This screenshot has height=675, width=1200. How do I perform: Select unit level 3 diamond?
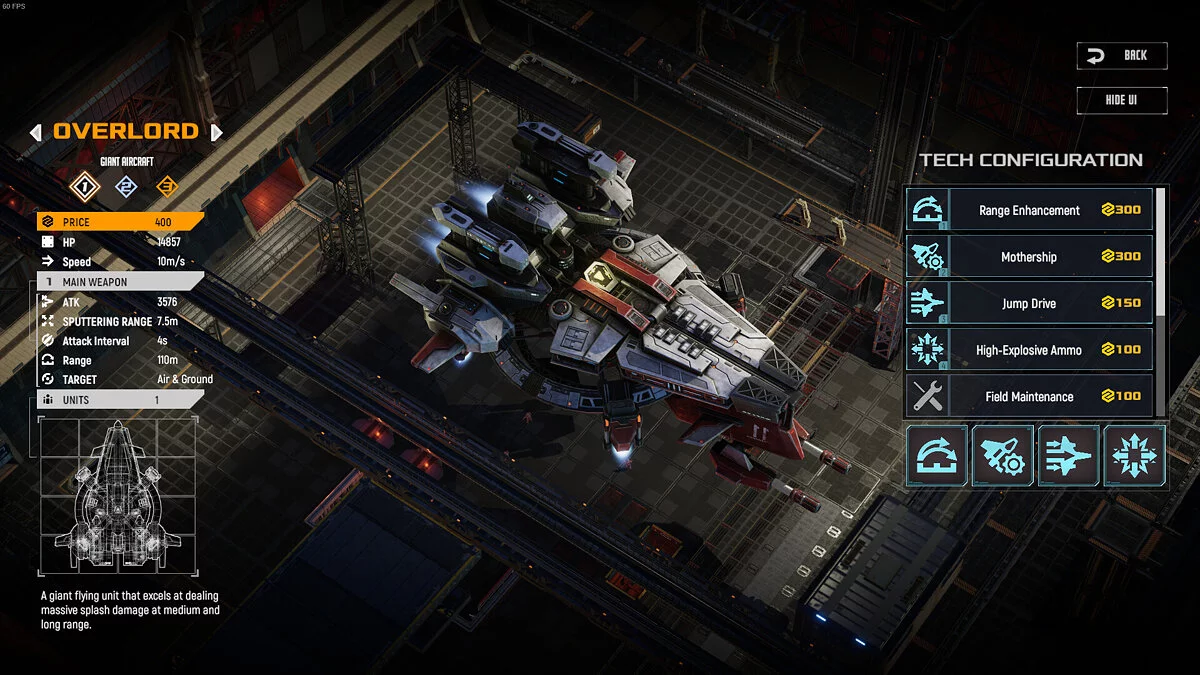(x=166, y=185)
